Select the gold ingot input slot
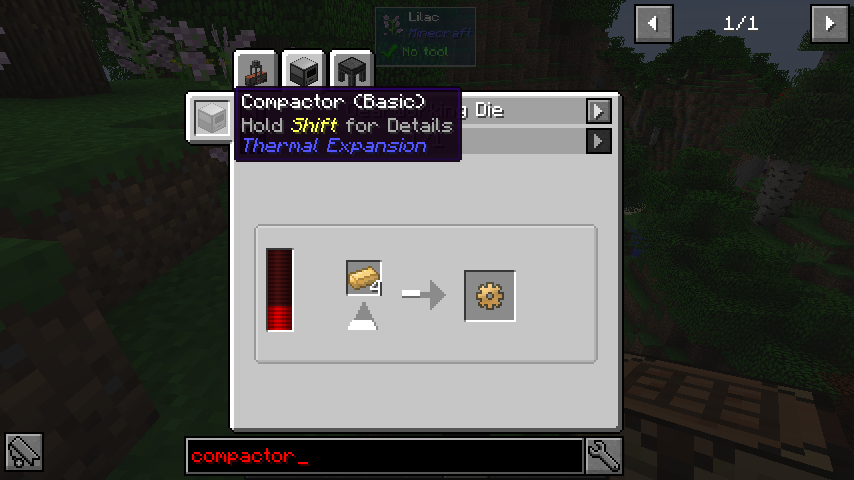 click(x=364, y=278)
